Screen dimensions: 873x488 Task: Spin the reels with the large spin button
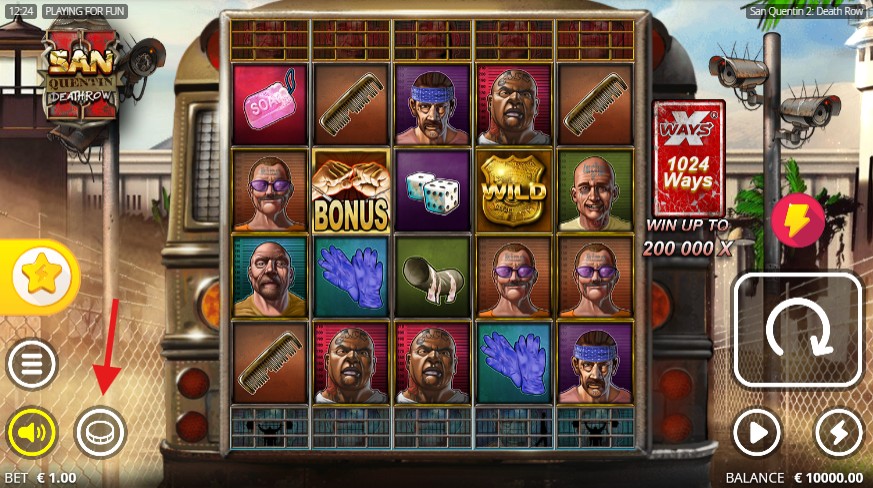798,329
